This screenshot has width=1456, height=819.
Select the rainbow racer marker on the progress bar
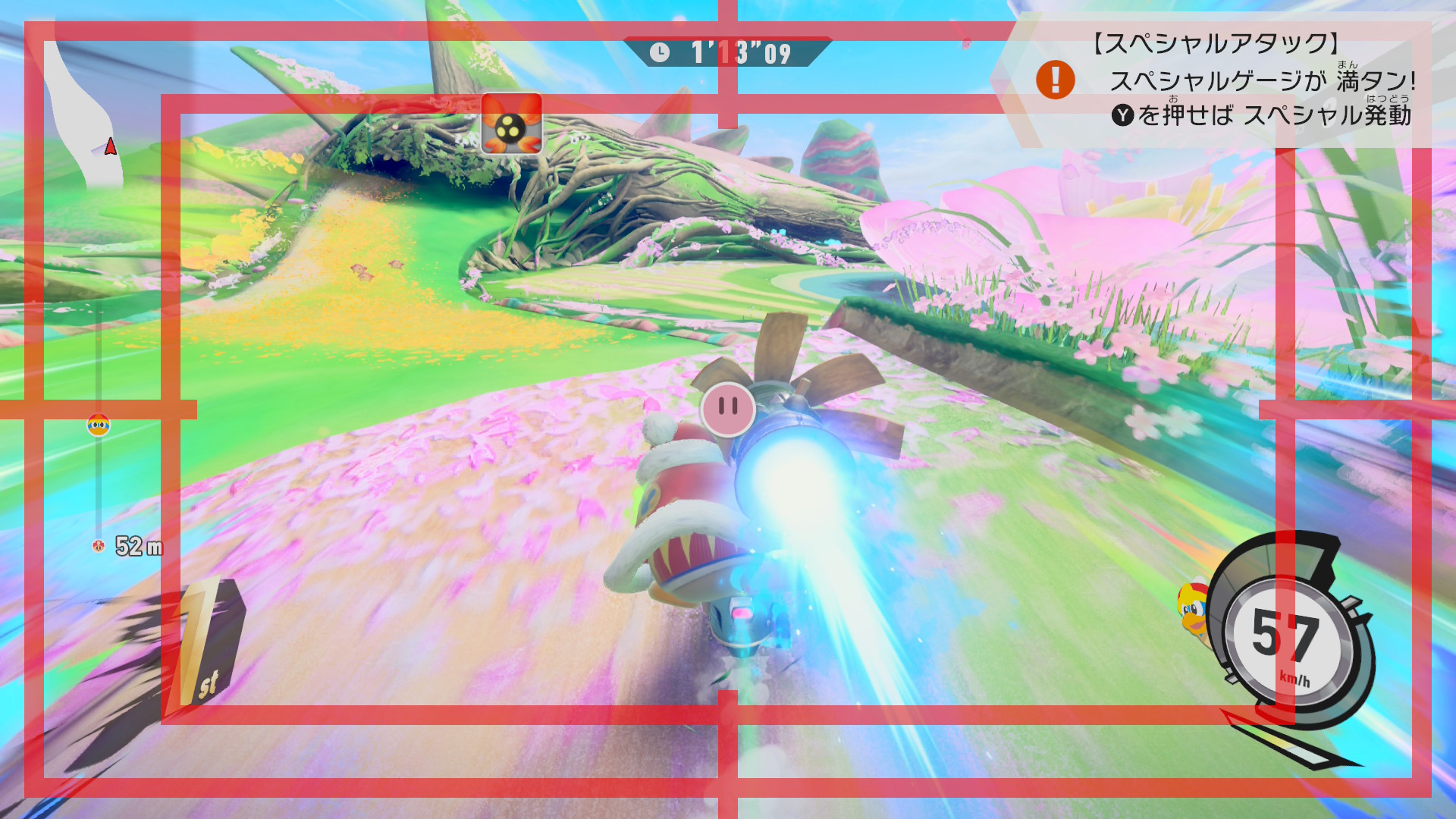tap(99, 425)
